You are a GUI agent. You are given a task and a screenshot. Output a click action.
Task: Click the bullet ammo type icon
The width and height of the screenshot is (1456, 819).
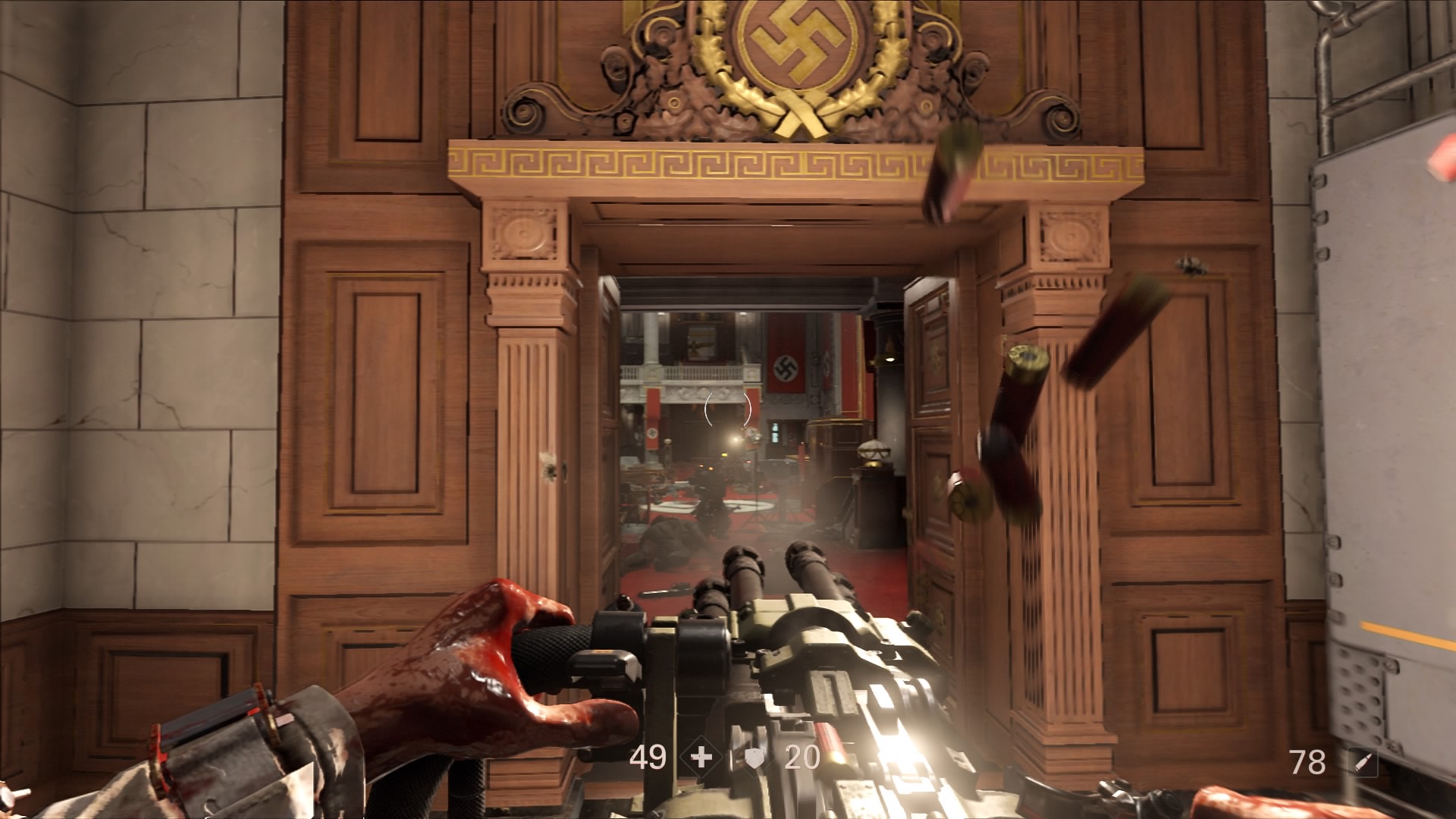1362,762
